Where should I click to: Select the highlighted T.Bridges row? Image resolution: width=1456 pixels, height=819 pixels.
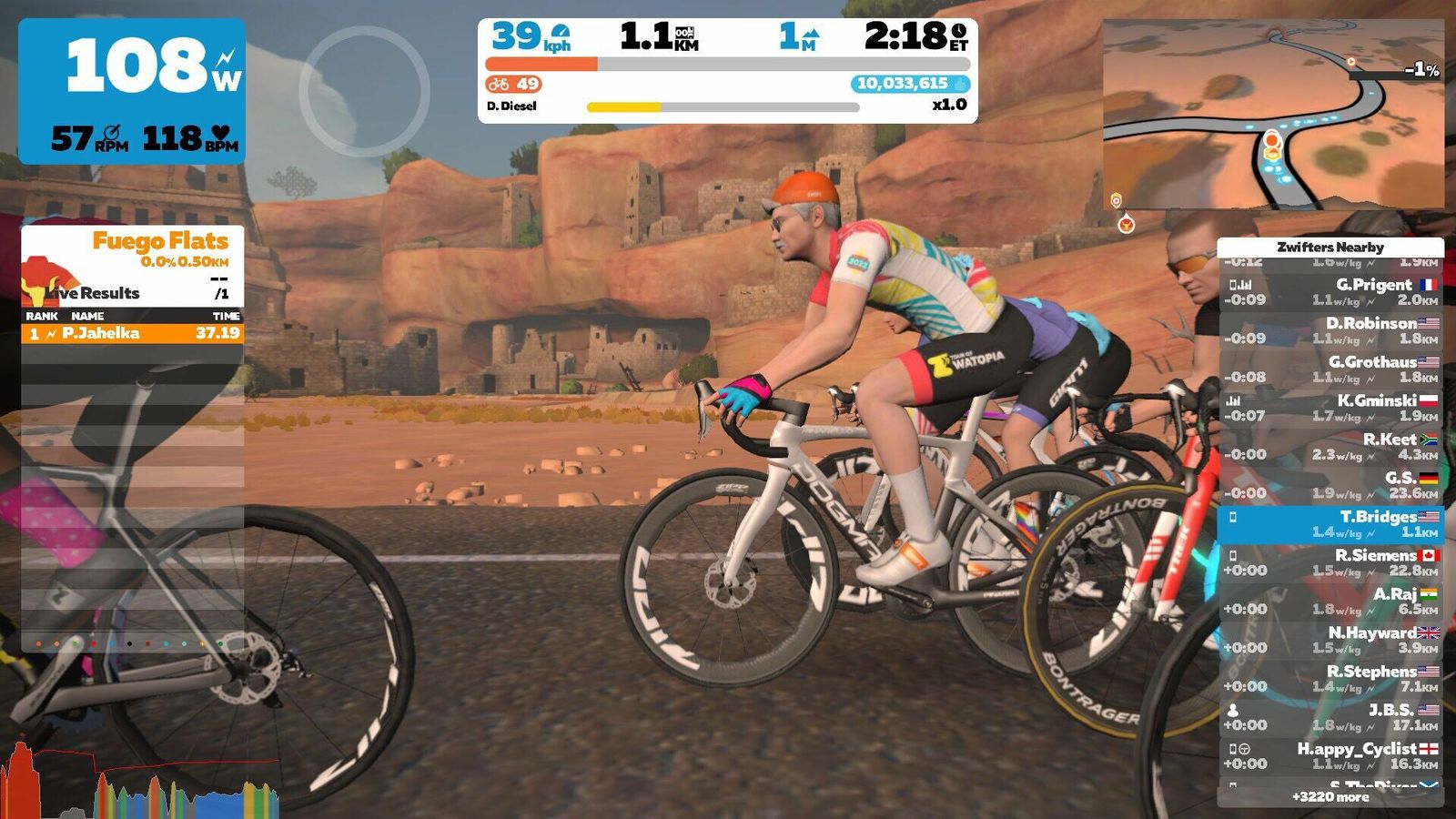[x=1330, y=524]
